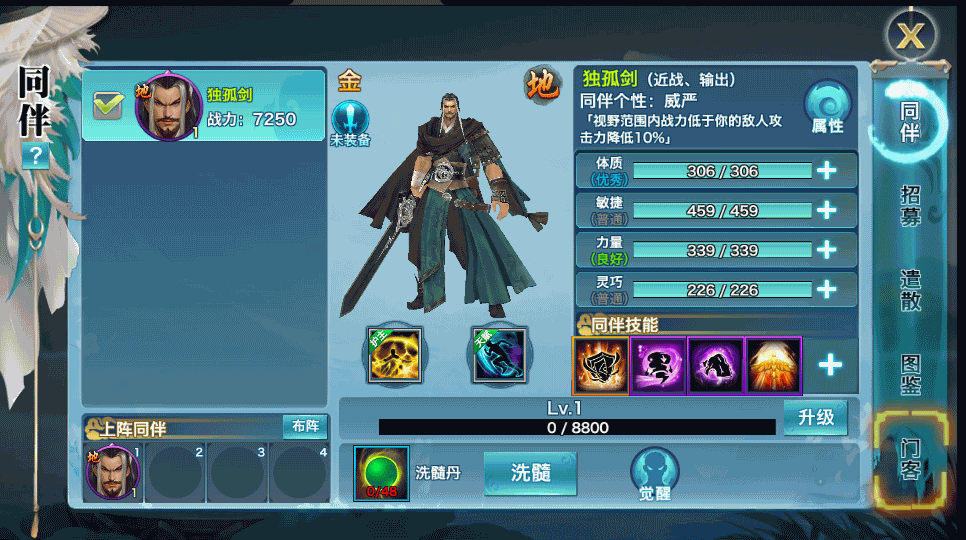Increase 敏捷 agility with the plus button
This screenshot has width=966, height=540.
click(826, 211)
